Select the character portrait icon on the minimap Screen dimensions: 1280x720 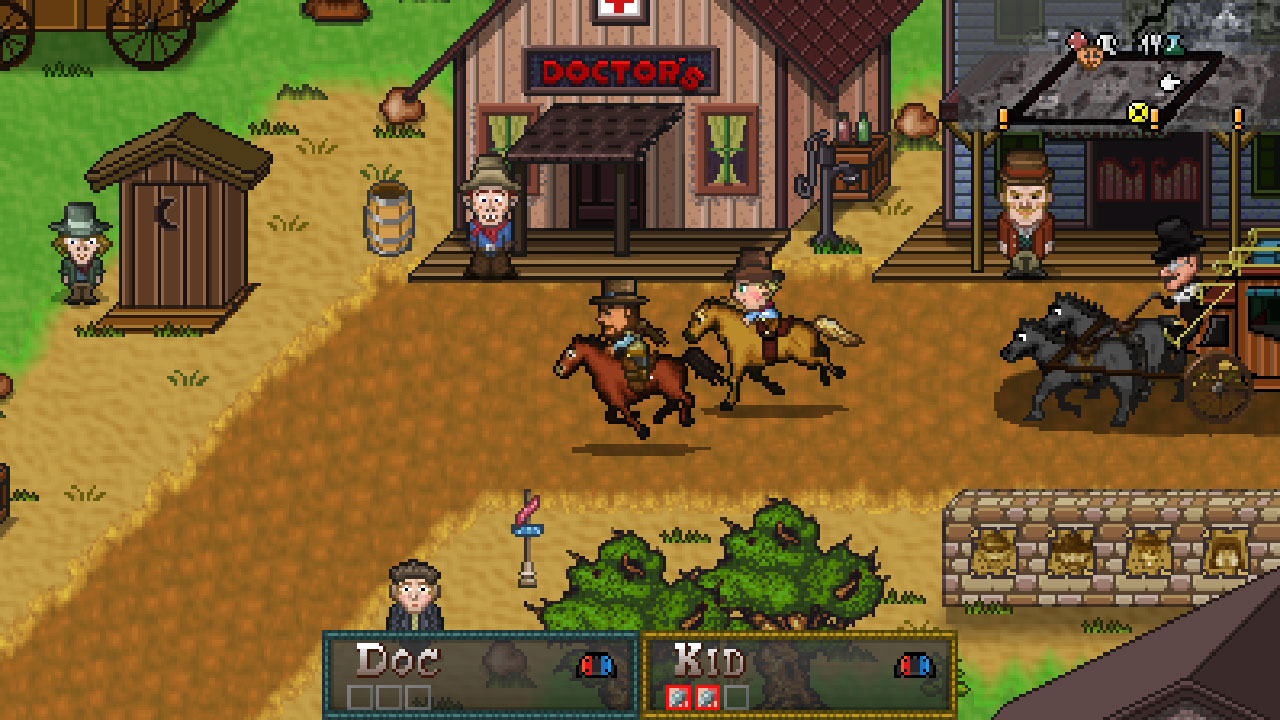pyautogui.click(x=1090, y=57)
